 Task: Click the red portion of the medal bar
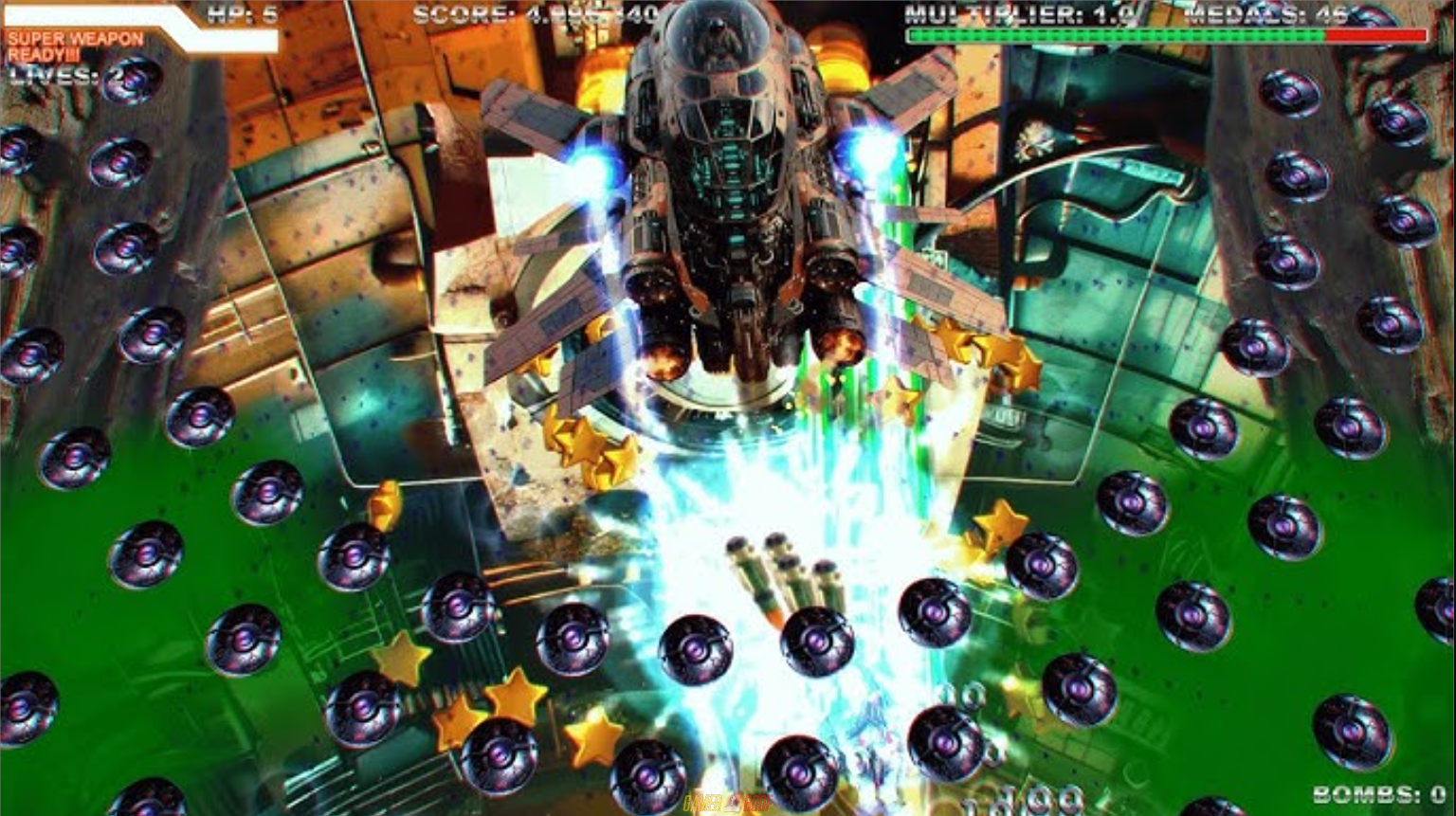click(1374, 34)
